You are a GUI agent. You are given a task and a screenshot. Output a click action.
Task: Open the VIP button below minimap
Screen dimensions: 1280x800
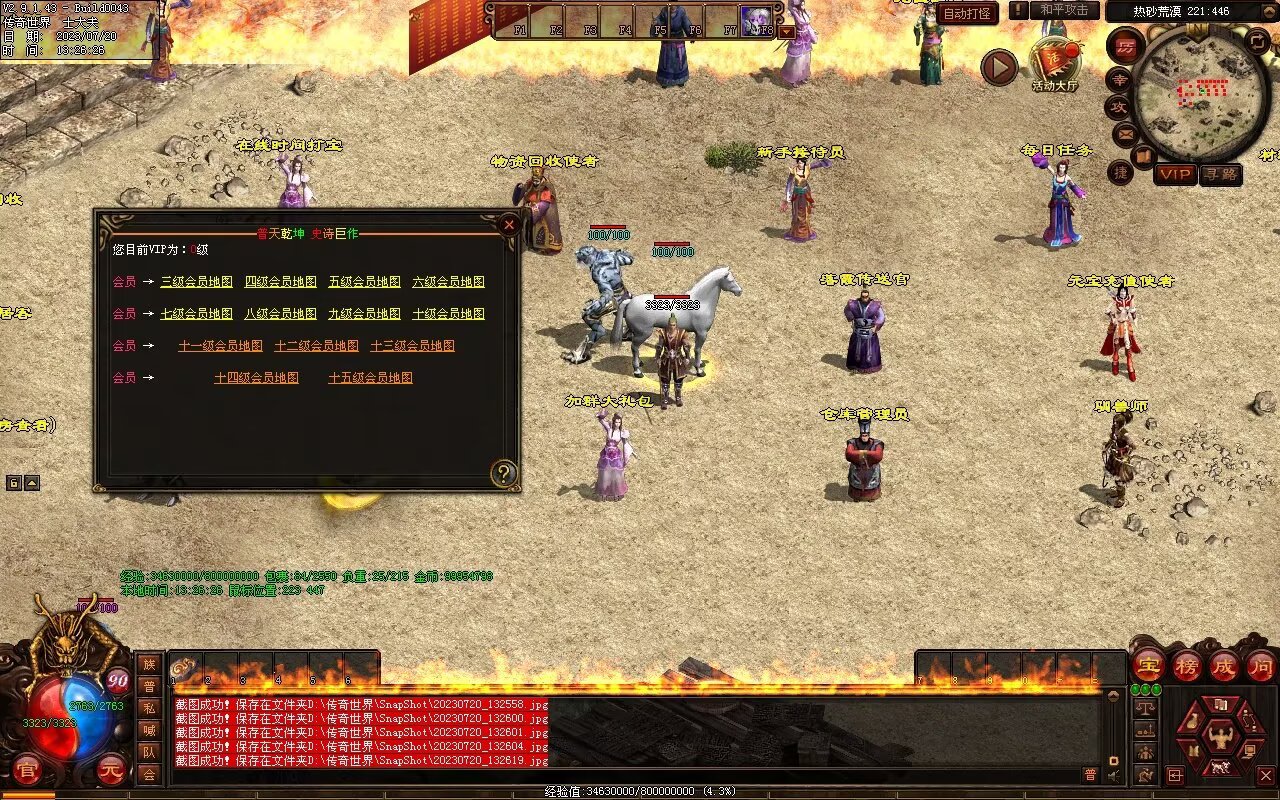tap(1175, 174)
